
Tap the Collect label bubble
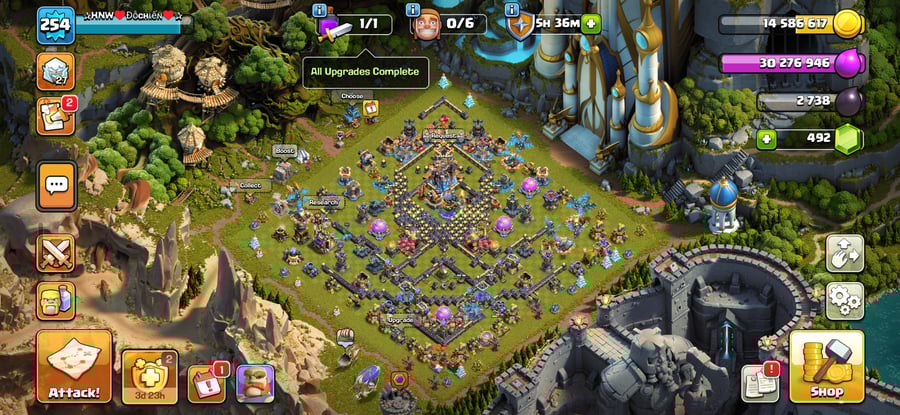coord(249,185)
